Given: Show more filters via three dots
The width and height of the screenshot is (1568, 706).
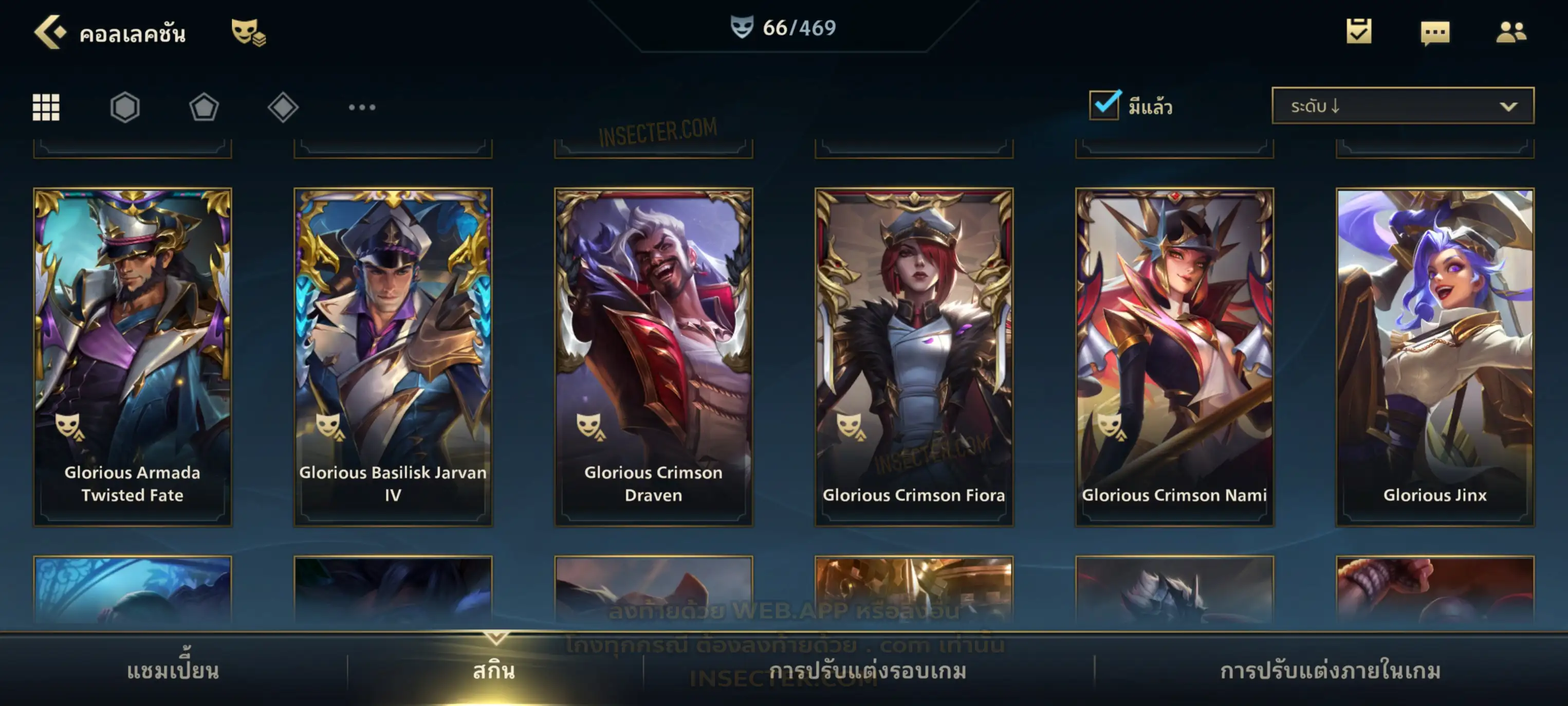Looking at the screenshot, I should [362, 107].
